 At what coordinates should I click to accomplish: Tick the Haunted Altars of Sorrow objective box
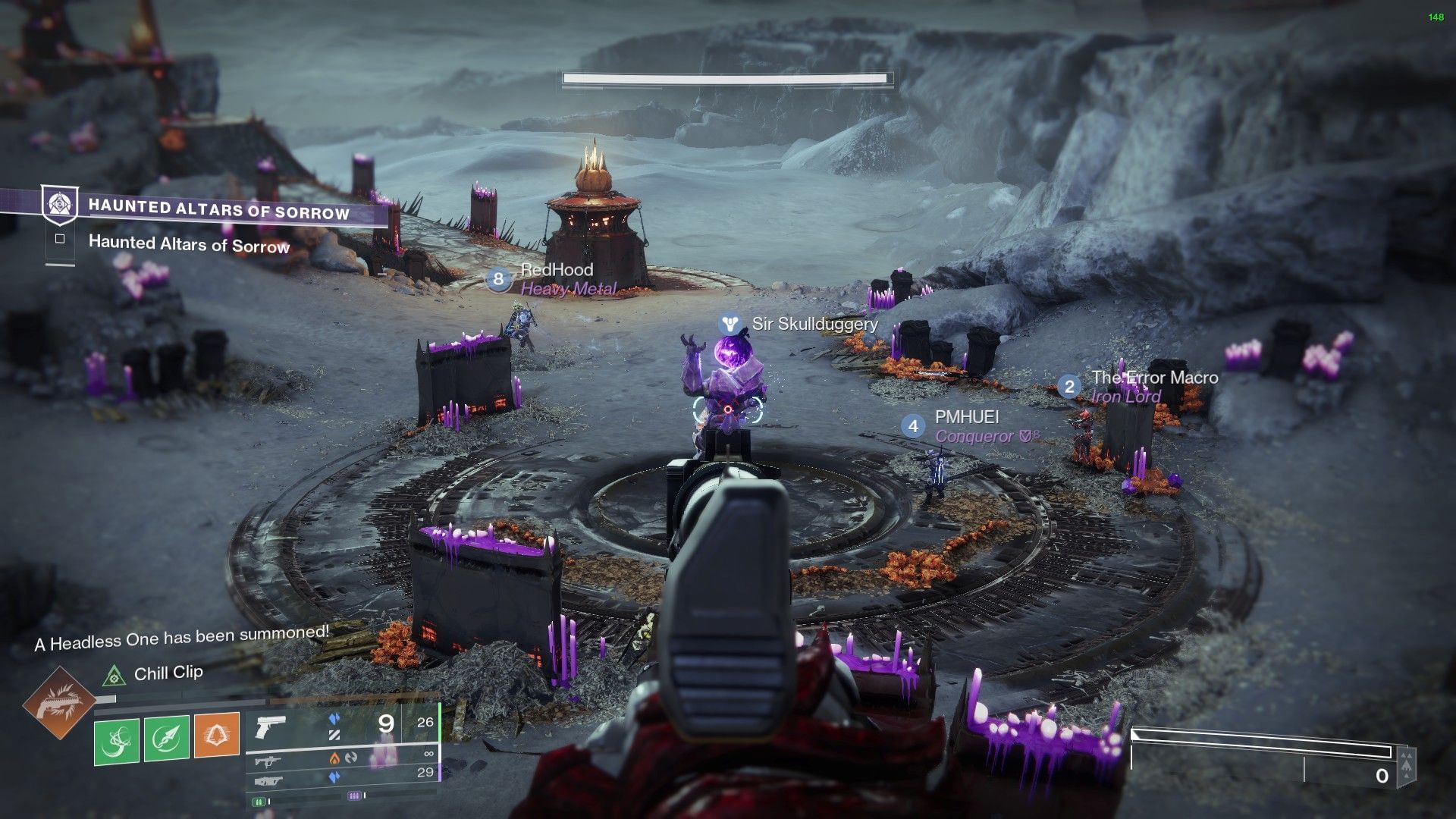[60, 239]
